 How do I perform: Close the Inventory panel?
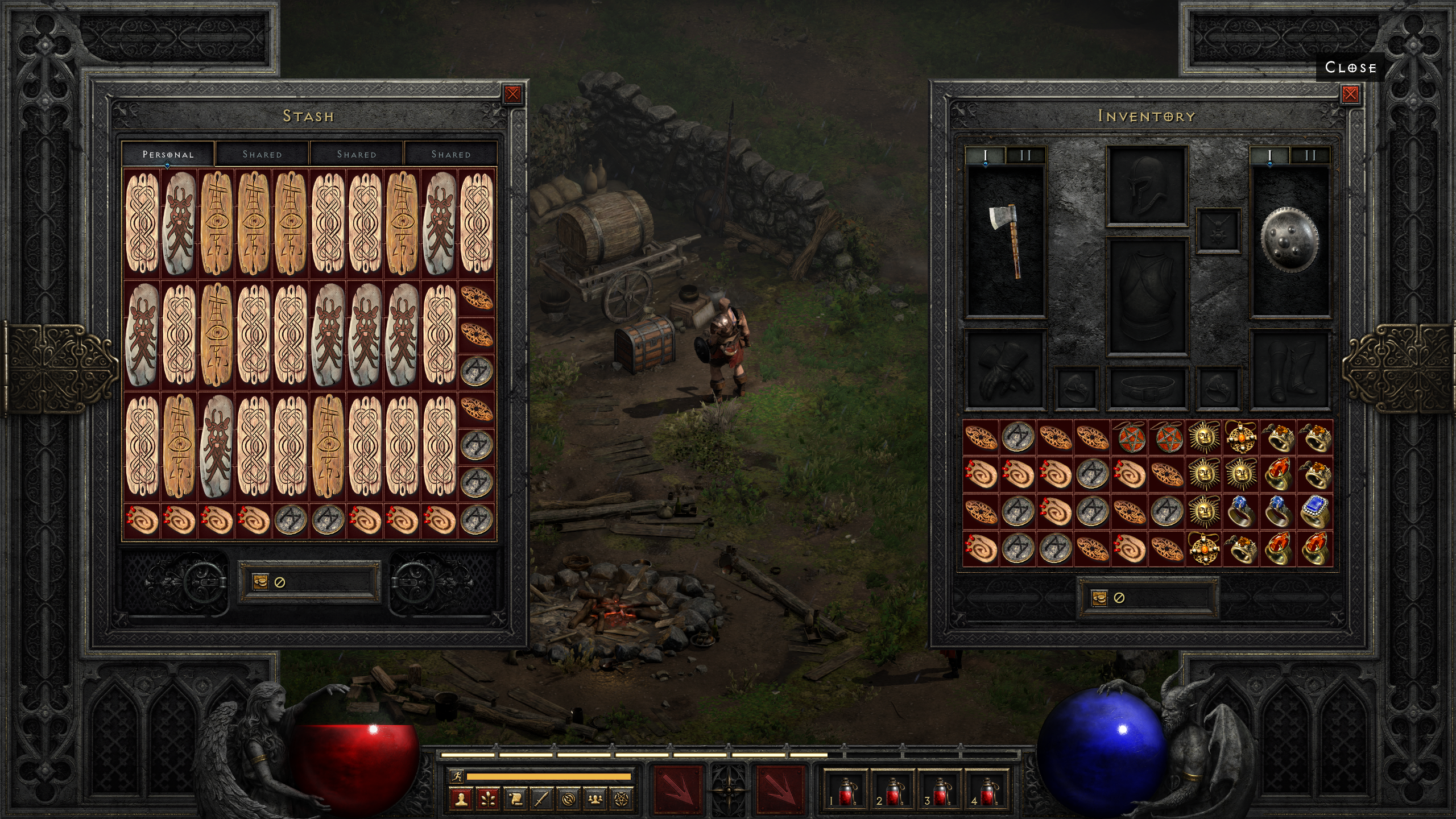(x=1350, y=94)
